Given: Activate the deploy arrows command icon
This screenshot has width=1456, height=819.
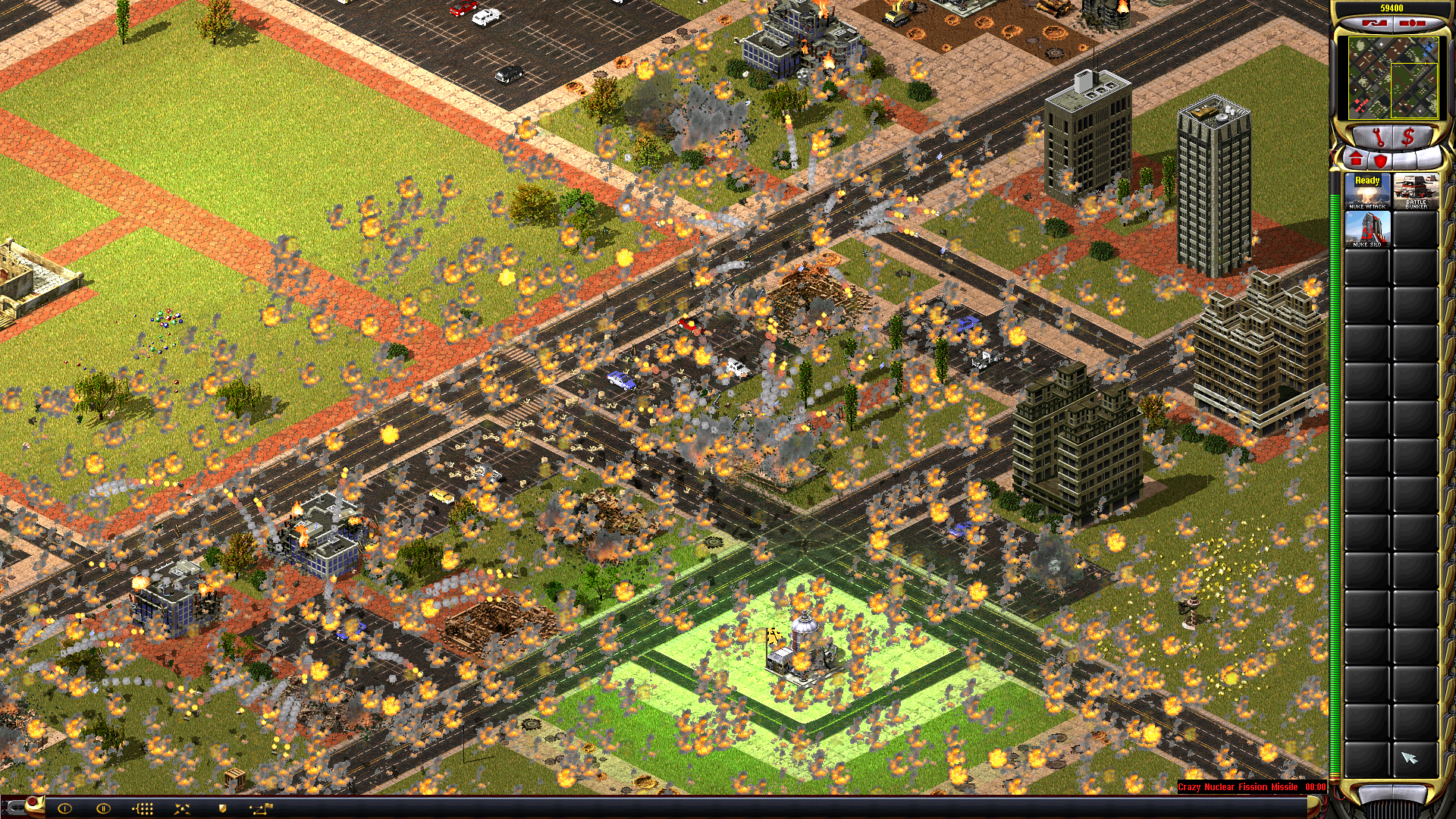Looking at the screenshot, I should [x=182, y=808].
